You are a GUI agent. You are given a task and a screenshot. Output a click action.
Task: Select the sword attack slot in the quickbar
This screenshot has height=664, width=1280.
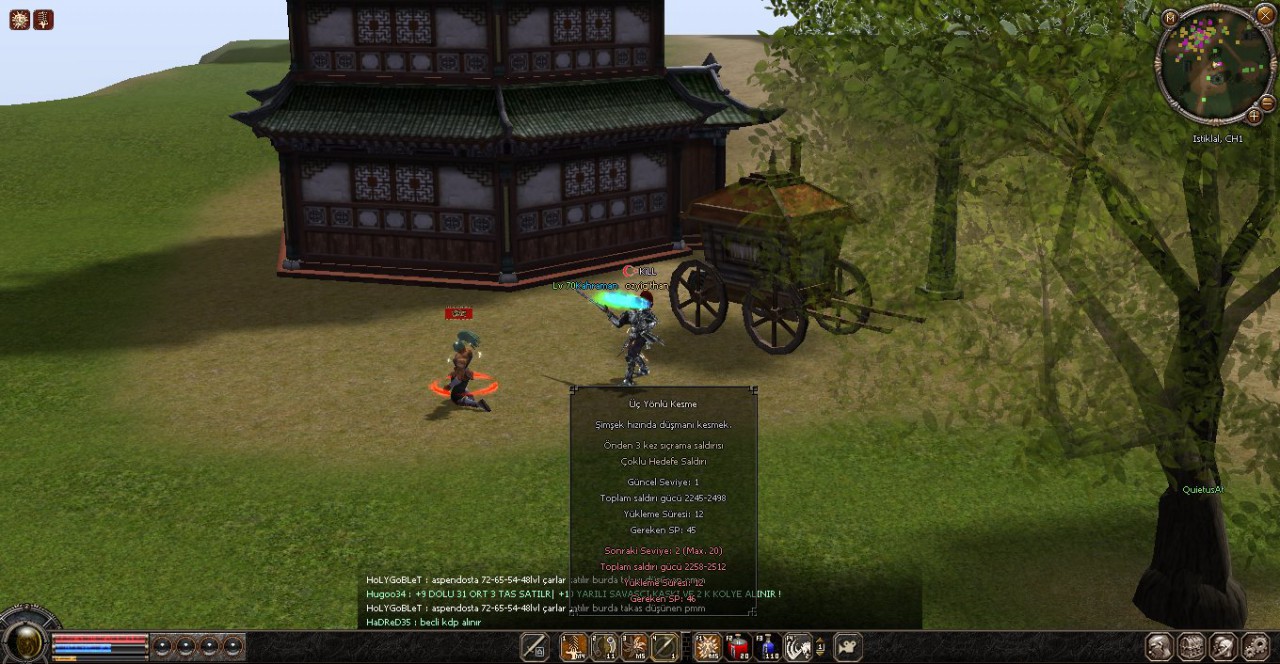click(535, 647)
